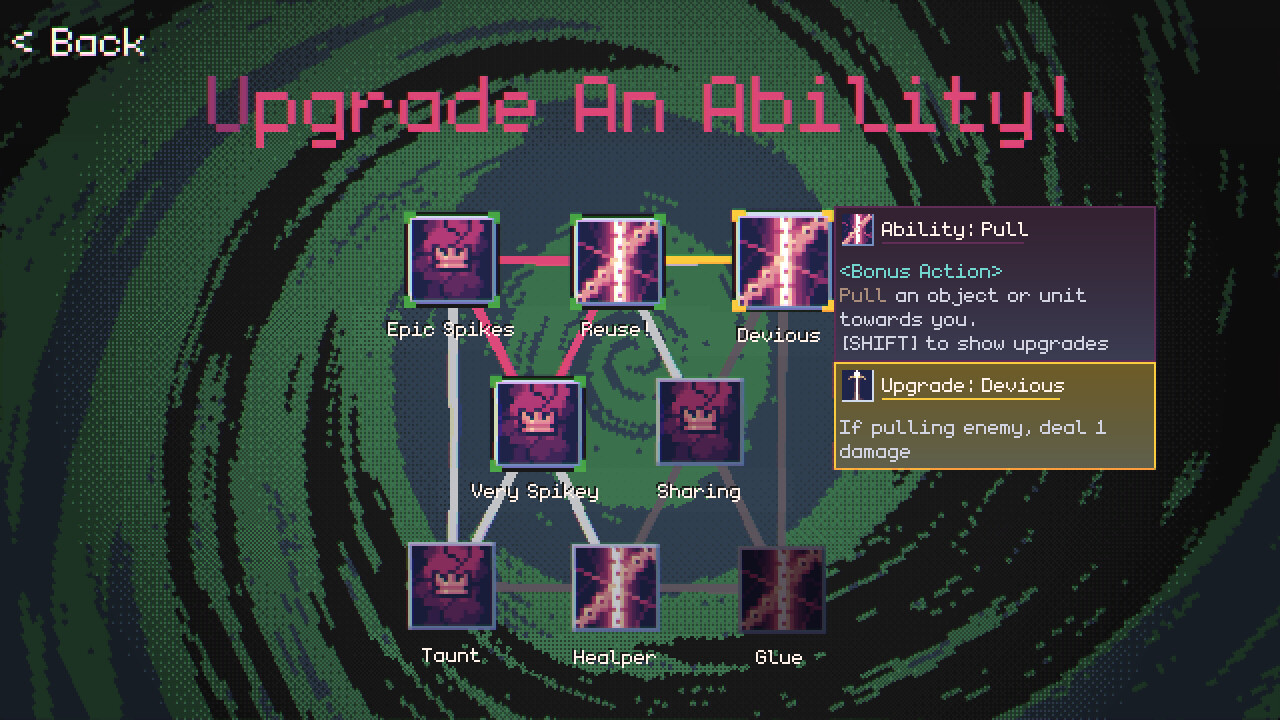This screenshot has width=1280, height=720.
Task: Click the Upgrade An Ability! title
Action: pyautogui.click(x=640, y=105)
